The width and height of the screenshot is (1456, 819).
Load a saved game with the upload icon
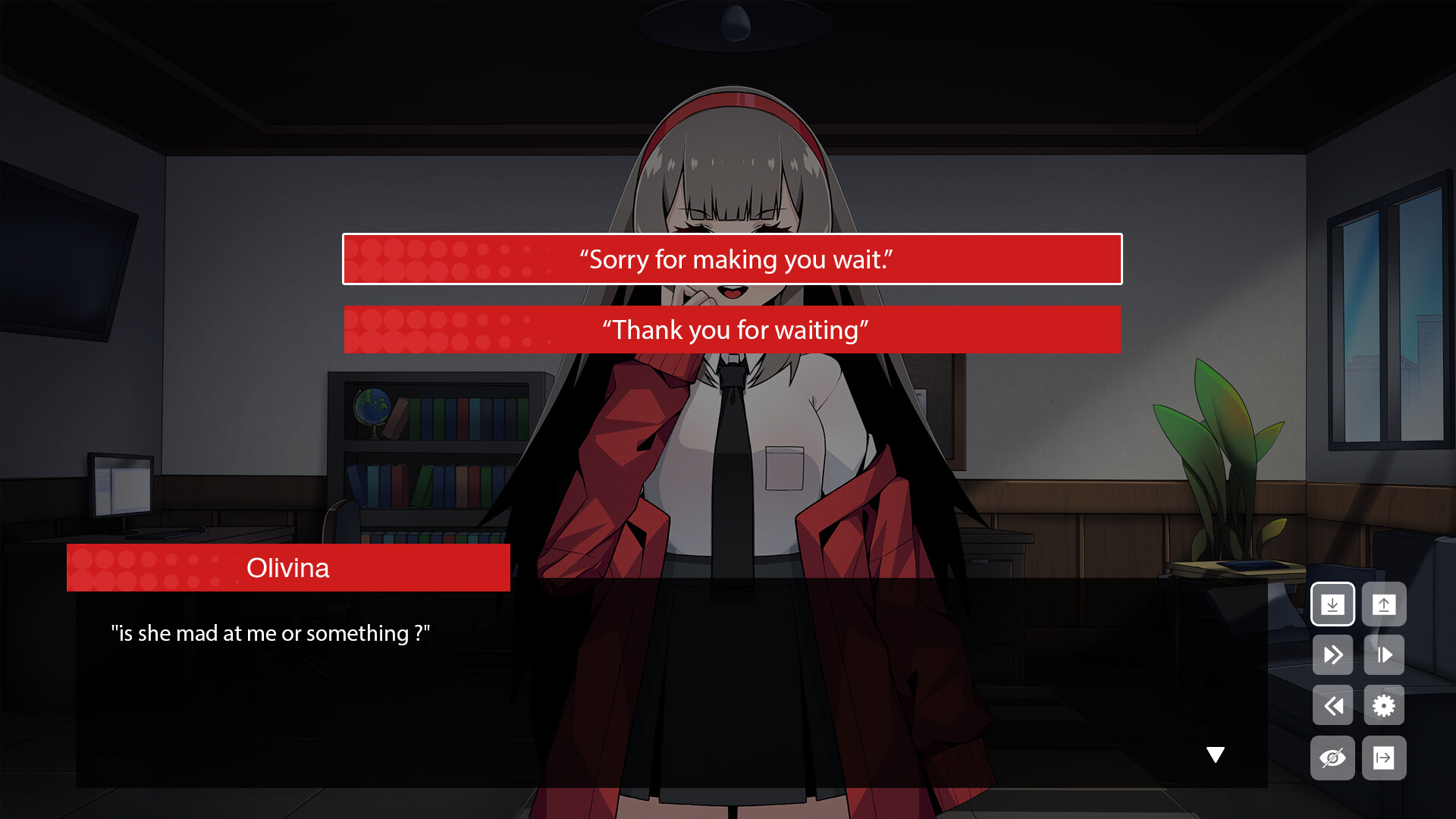[x=1384, y=604]
